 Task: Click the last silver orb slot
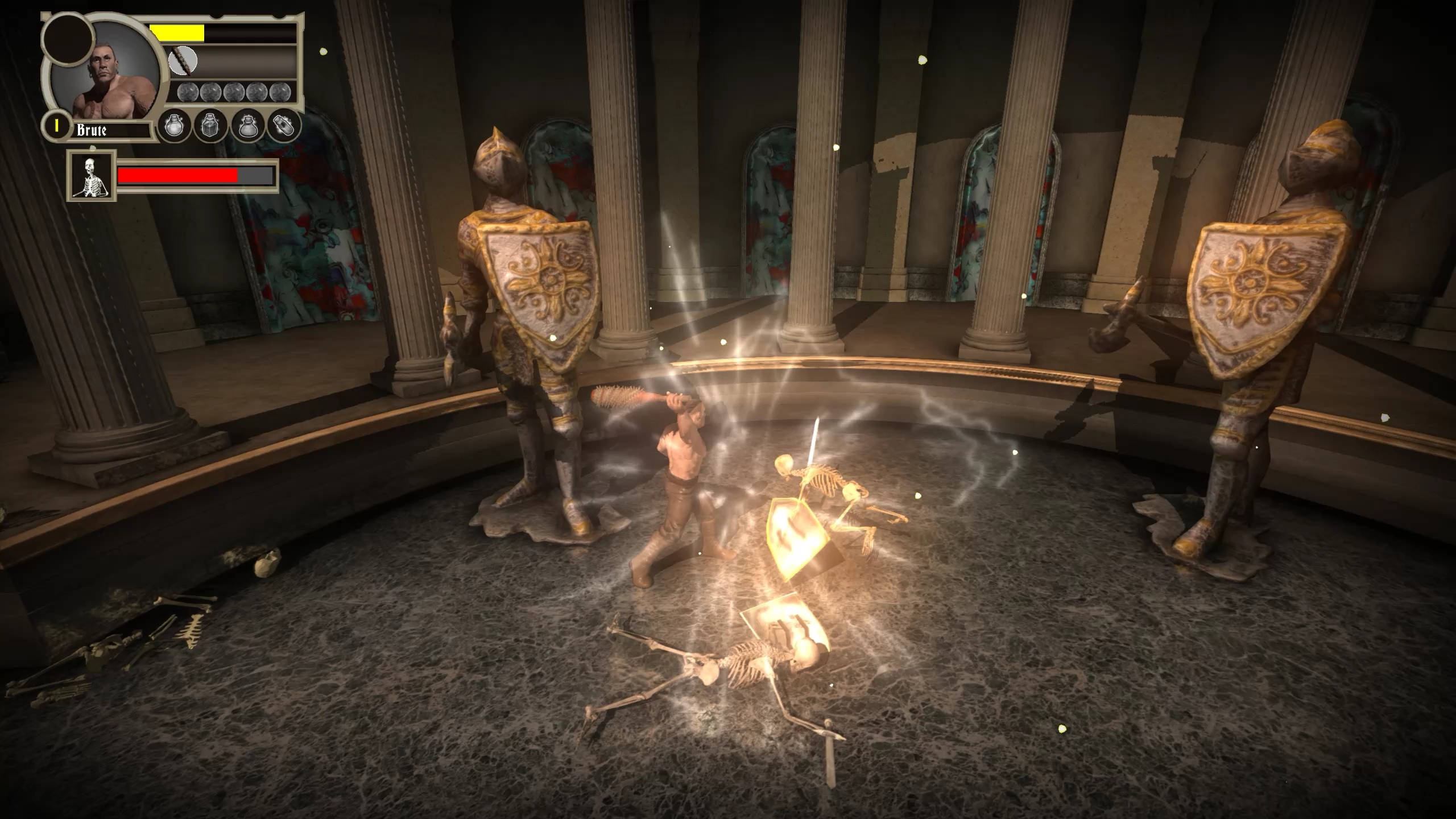point(280,92)
